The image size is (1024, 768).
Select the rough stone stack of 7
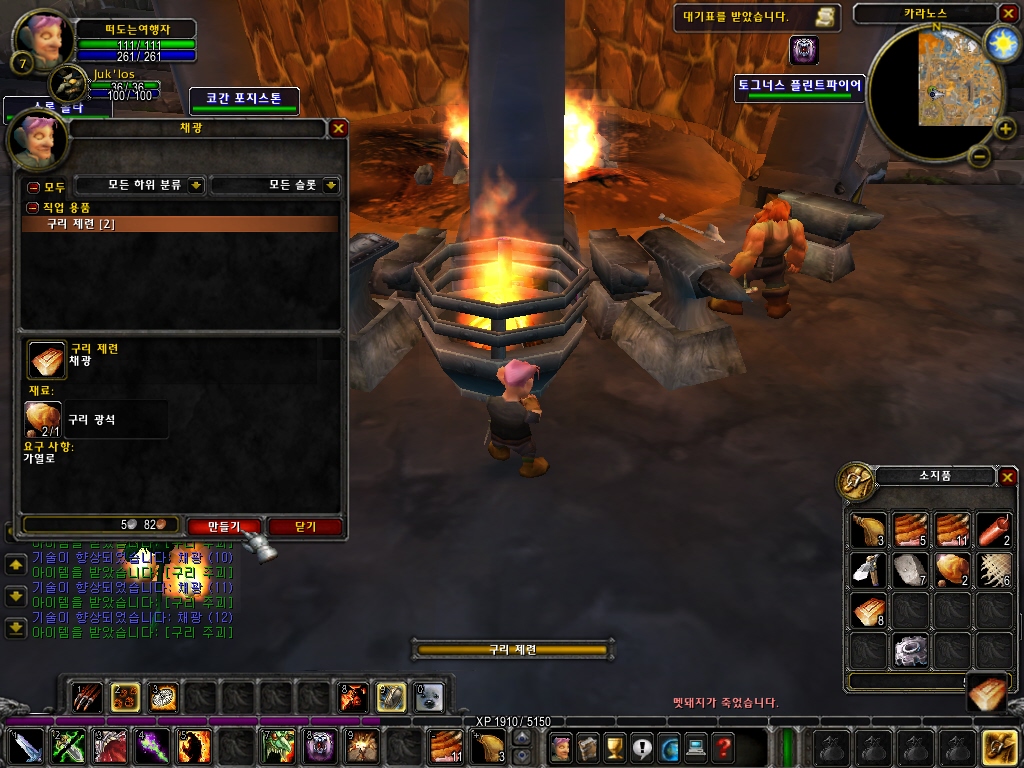pyautogui.click(x=910, y=570)
